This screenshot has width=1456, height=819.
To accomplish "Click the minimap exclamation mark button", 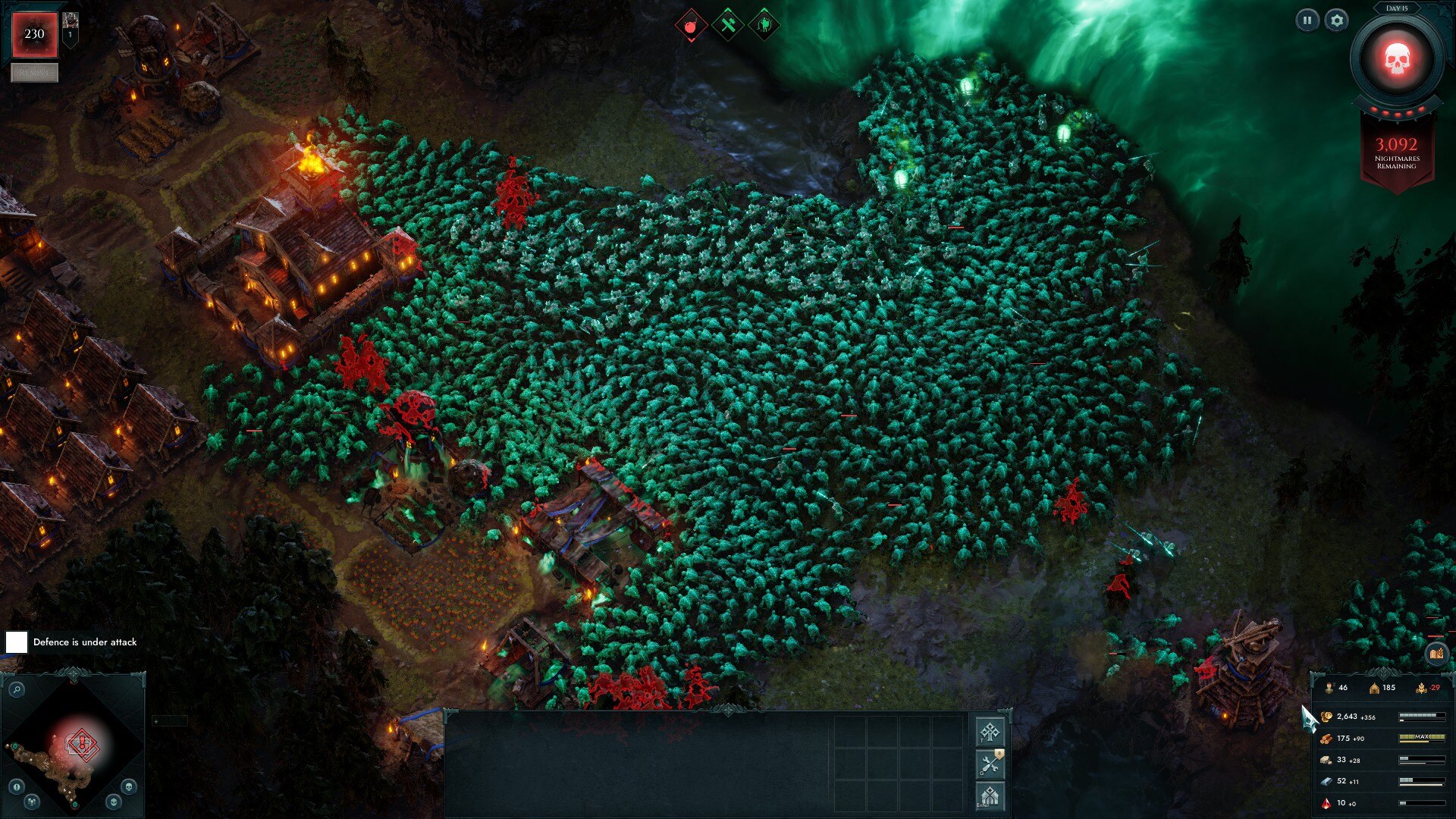I will point(17,786).
